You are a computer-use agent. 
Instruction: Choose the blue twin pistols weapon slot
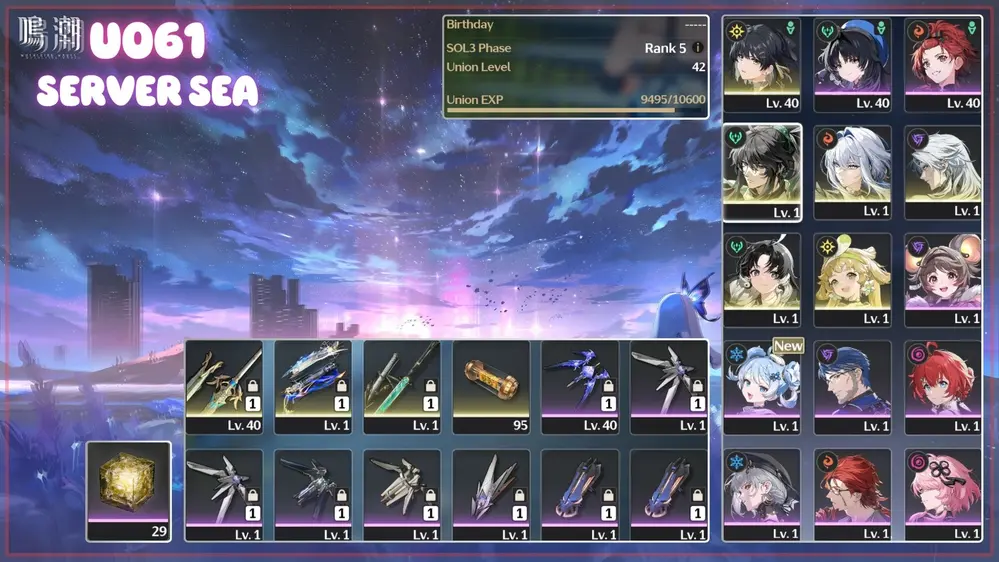[313, 385]
